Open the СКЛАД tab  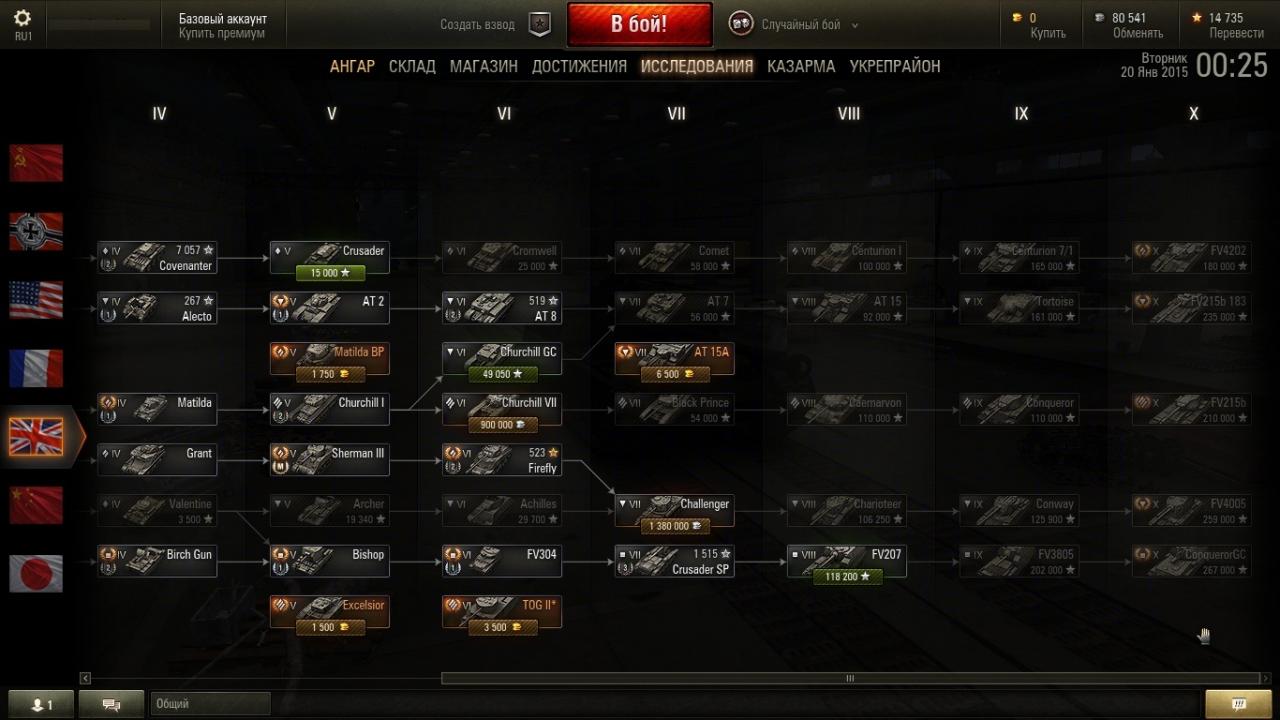tap(412, 66)
